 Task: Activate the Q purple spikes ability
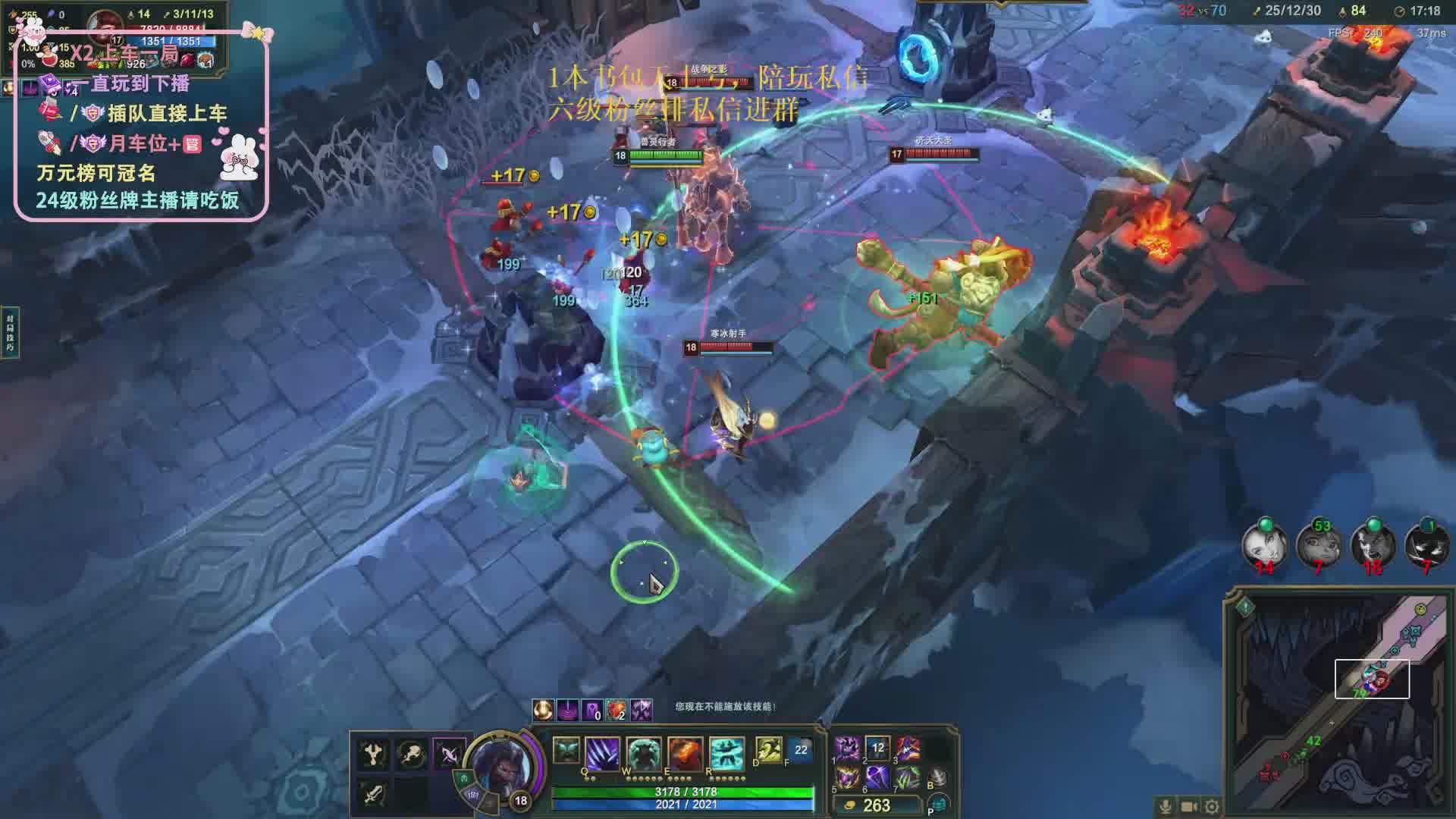click(x=603, y=755)
